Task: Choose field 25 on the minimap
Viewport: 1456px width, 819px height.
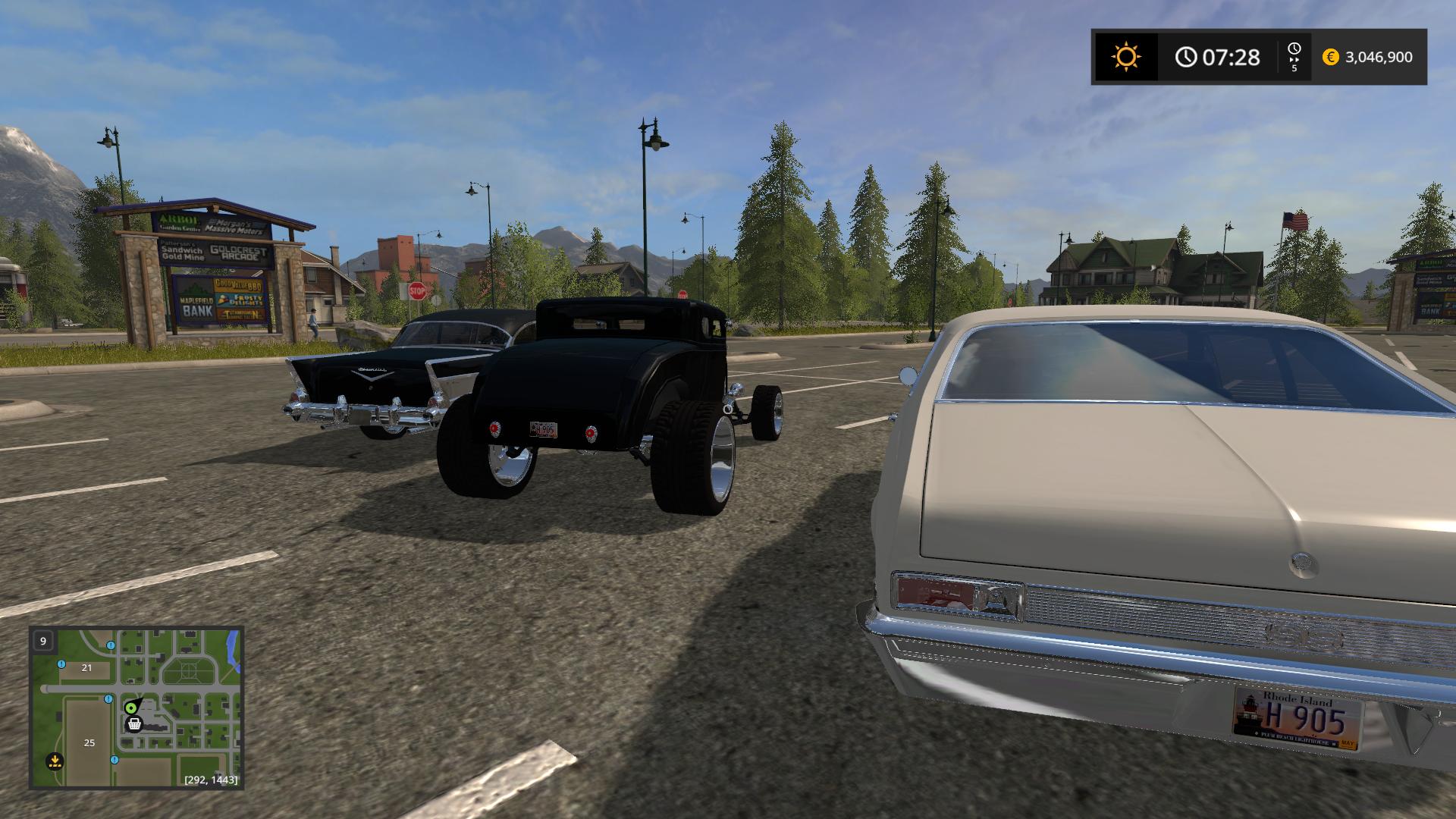Action: (89, 742)
